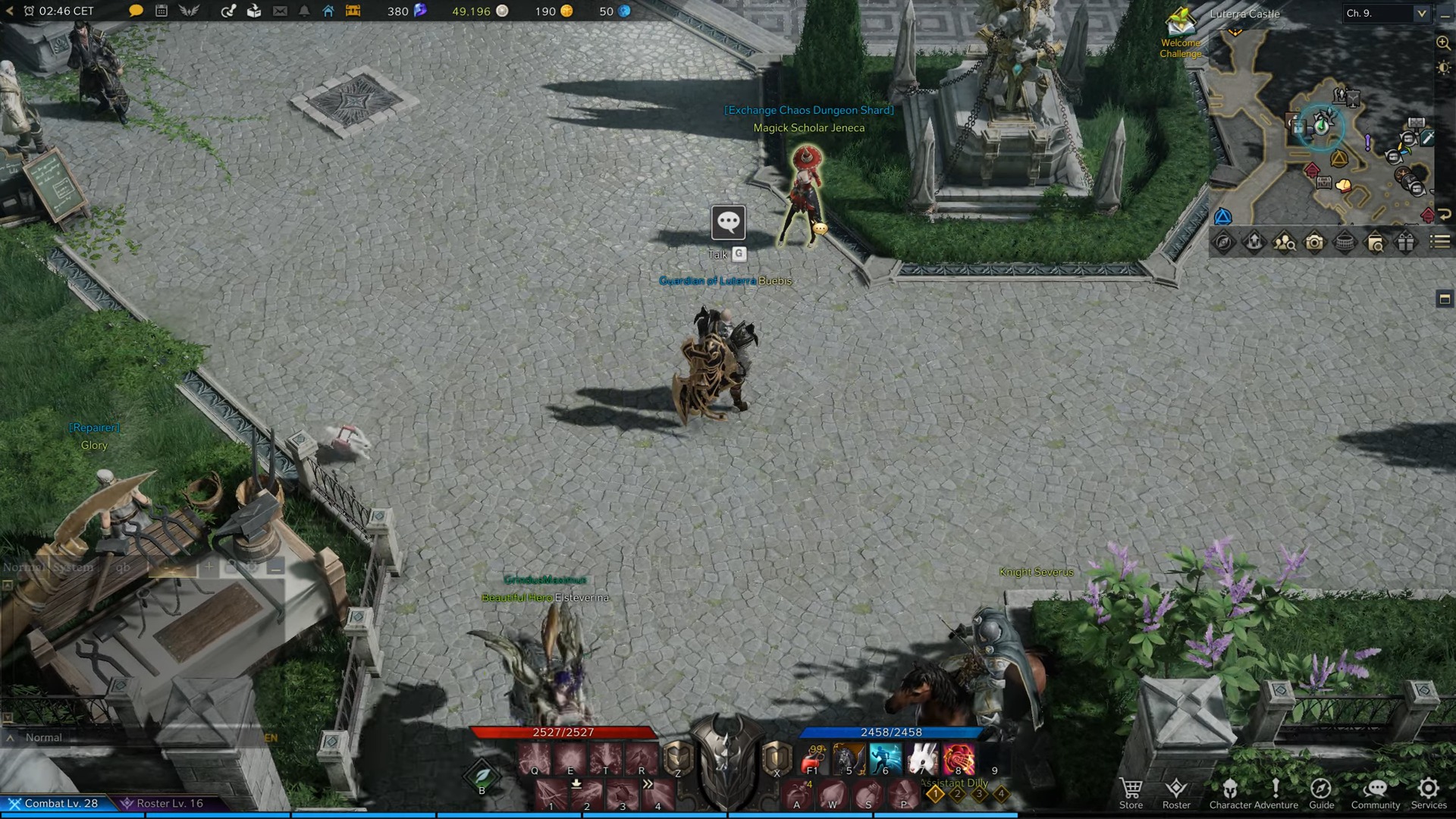Image resolution: width=1456 pixels, height=819 pixels.
Task: Open the Character menu
Action: coord(1230,793)
